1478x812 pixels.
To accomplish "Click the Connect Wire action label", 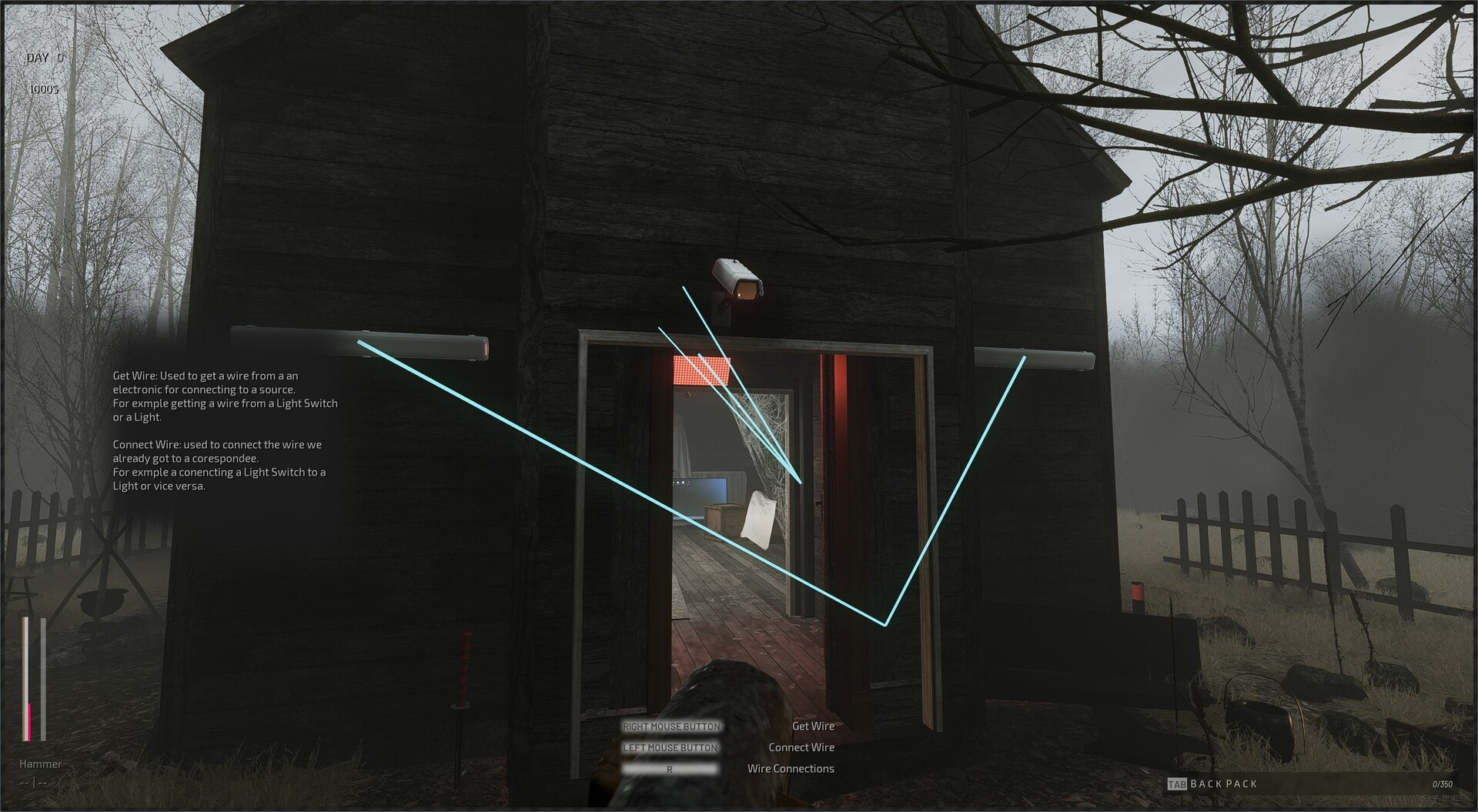I will pyautogui.click(x=802, y=747).
